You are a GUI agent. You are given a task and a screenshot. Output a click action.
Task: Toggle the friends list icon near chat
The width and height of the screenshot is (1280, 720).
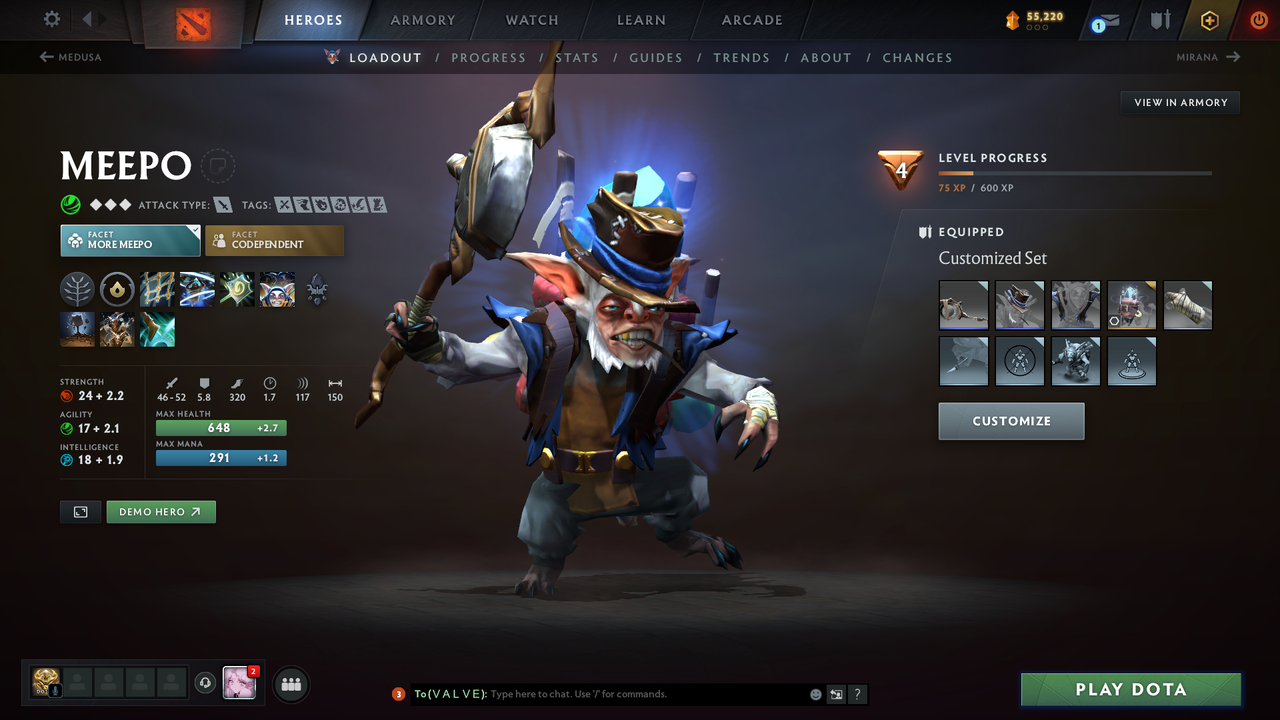[x=289, y=684]
